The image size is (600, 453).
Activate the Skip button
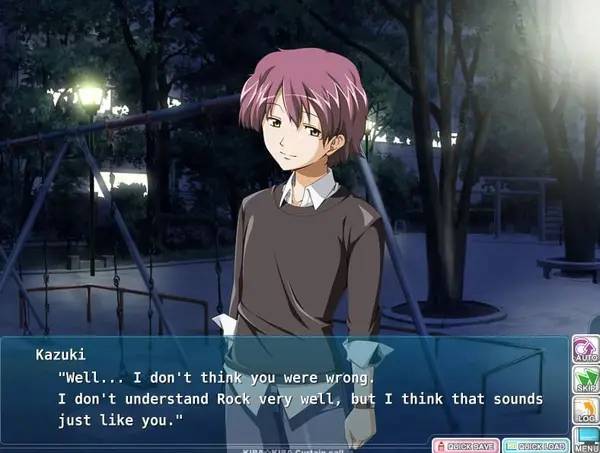(585, 381)
